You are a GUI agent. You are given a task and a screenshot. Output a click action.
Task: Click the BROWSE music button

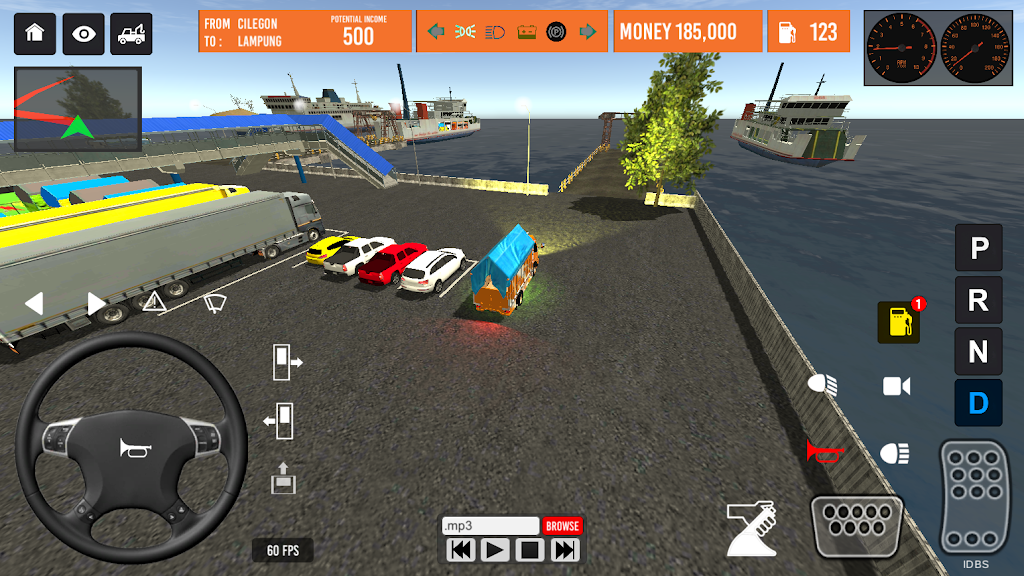coord(562,526)
